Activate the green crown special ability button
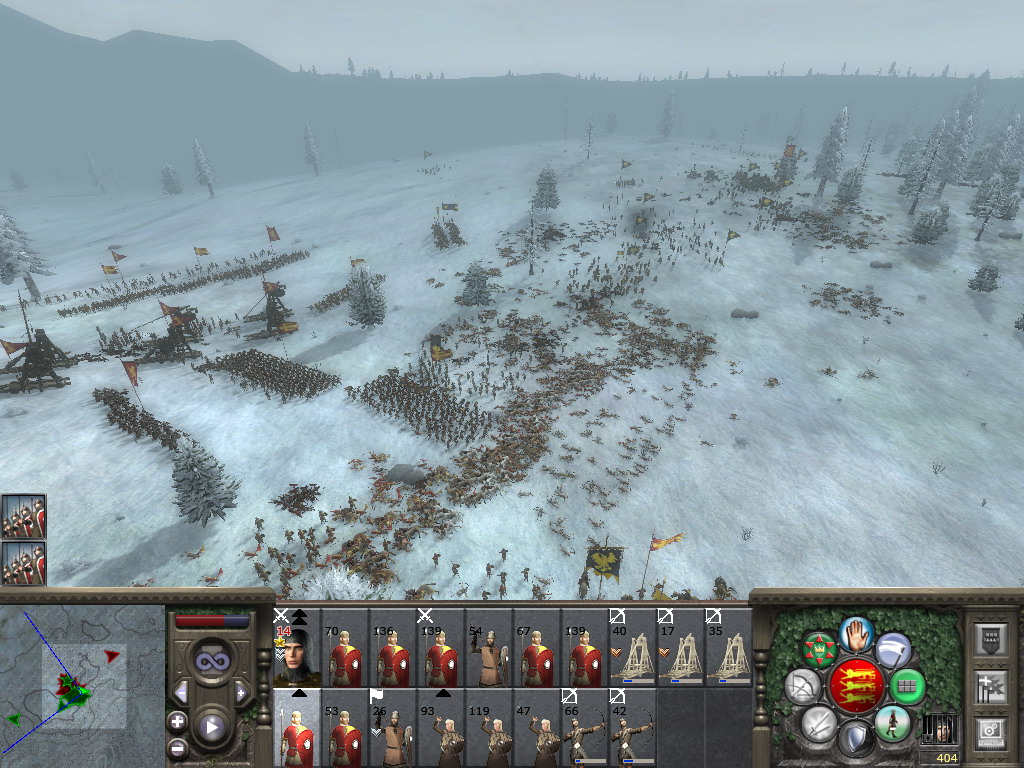This screenshot has width=1024, height=768. (819, 651)
